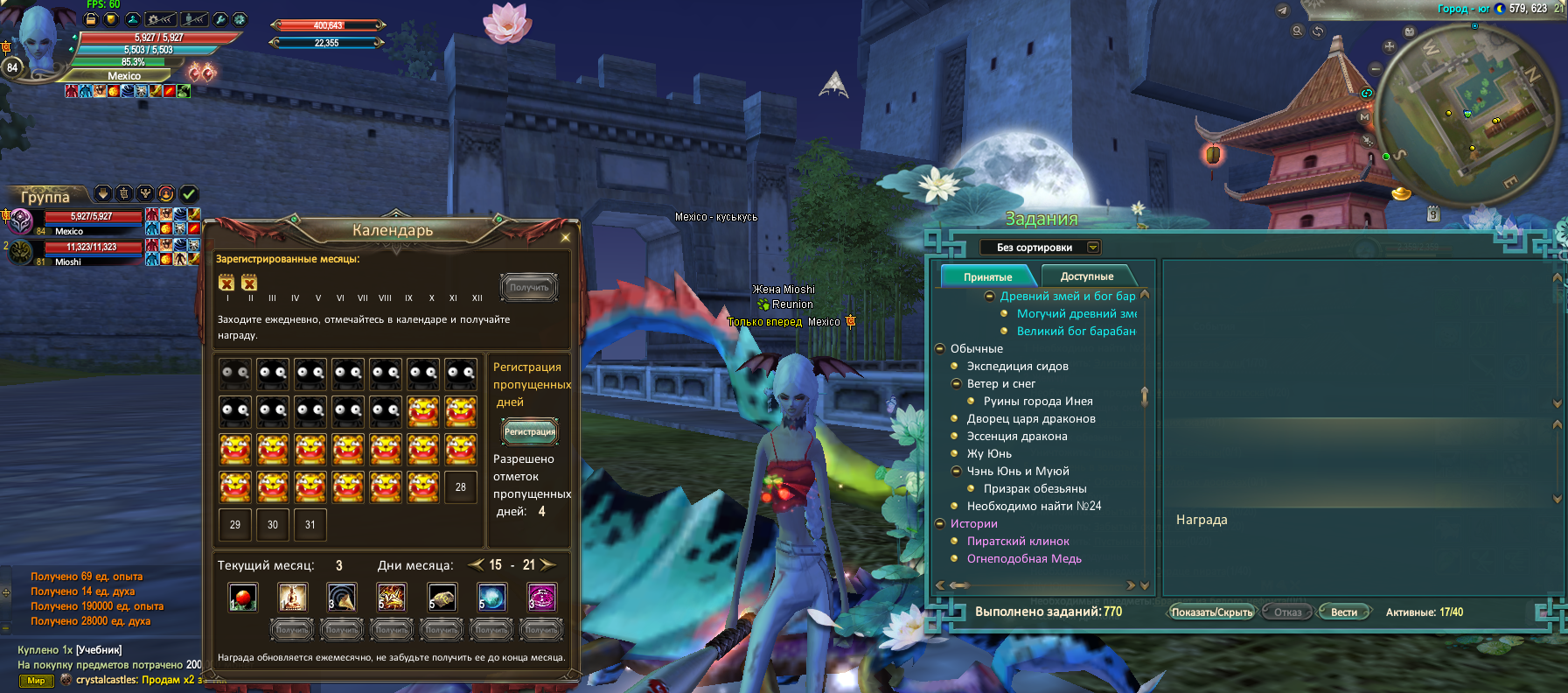Select the quest Дворец царя драконов
The image size is (1568, 693).
click(1031, 419)
